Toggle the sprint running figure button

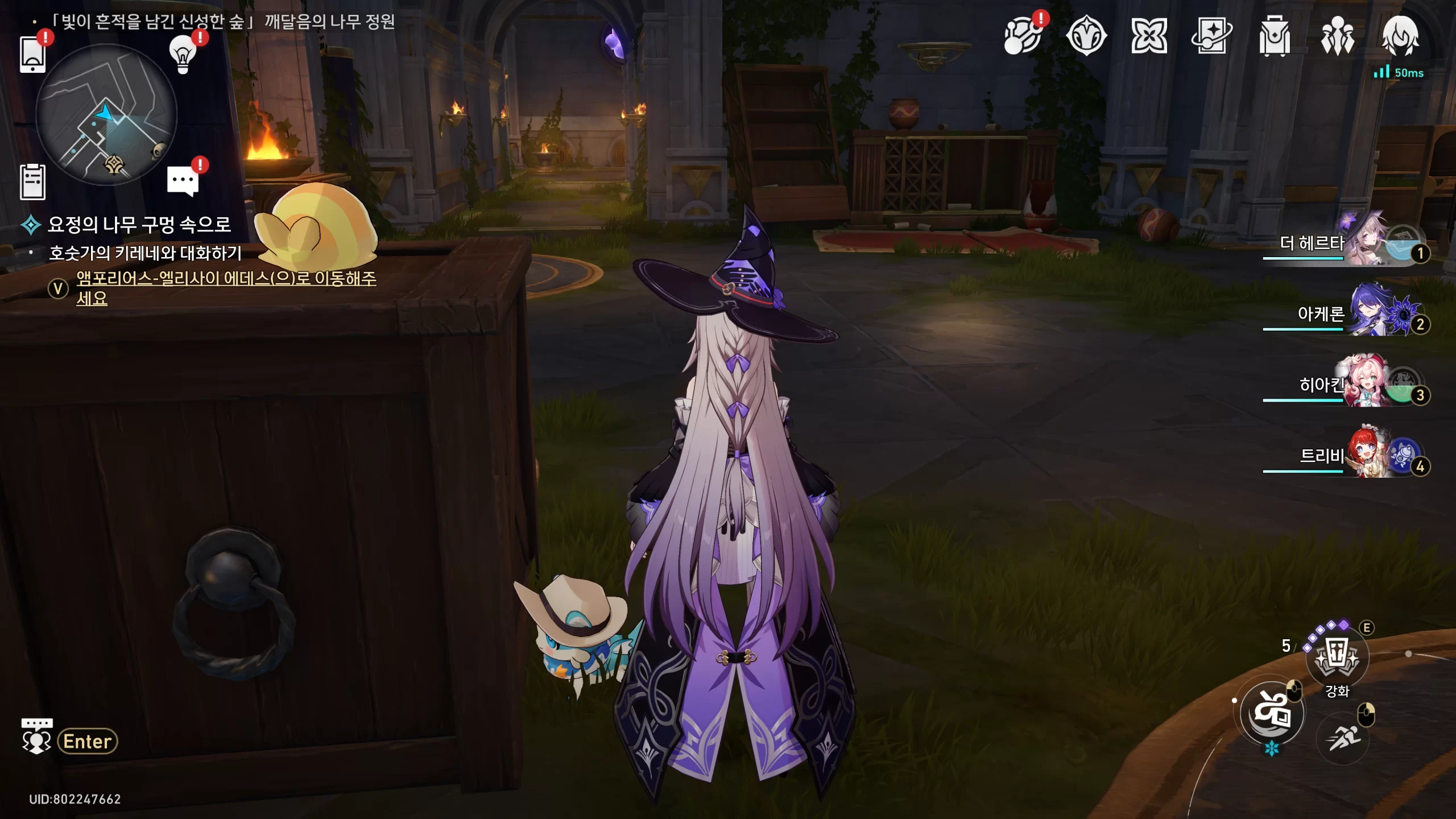click(1343, 738)
